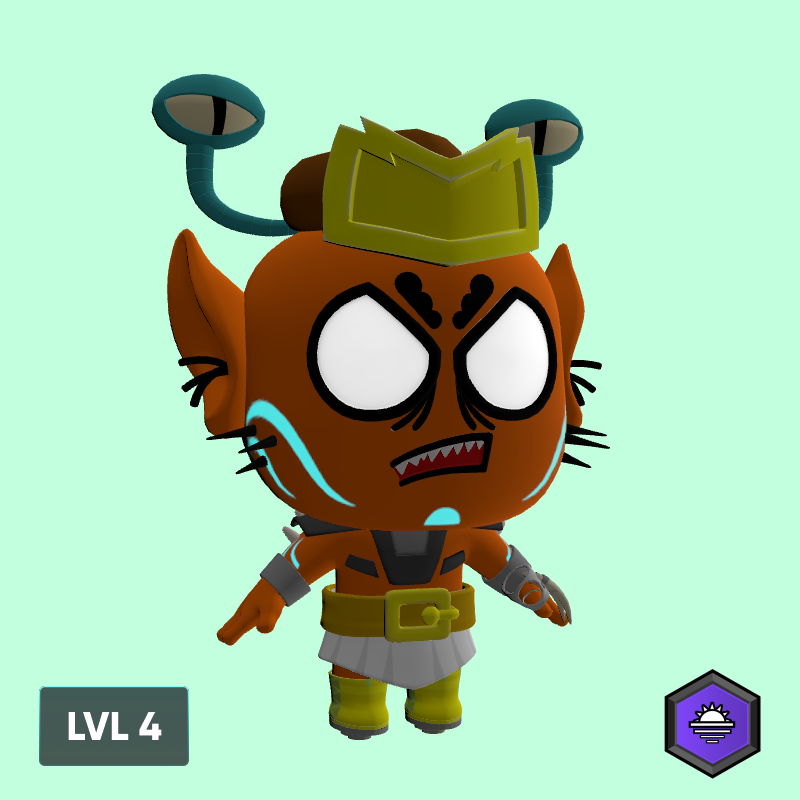
Task: Click the purple hexagon sunrise emblem
Action: click(712, 723)
